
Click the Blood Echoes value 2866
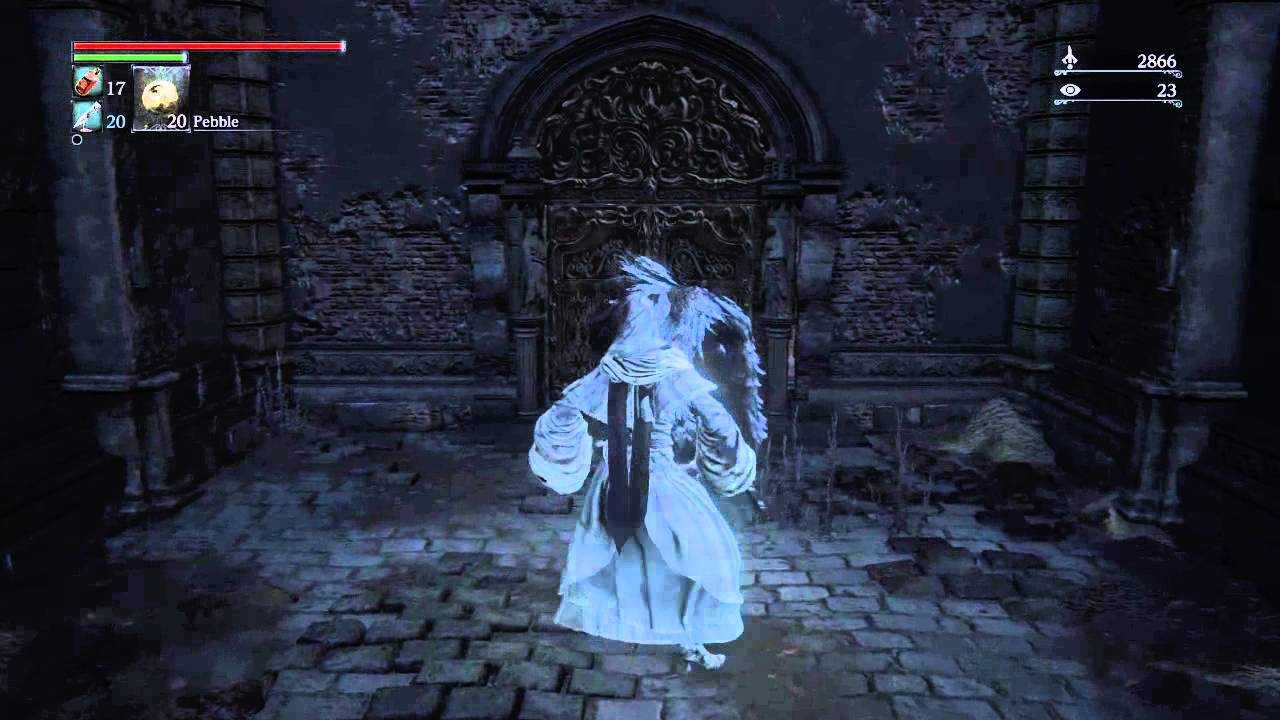coord(1157,61)
